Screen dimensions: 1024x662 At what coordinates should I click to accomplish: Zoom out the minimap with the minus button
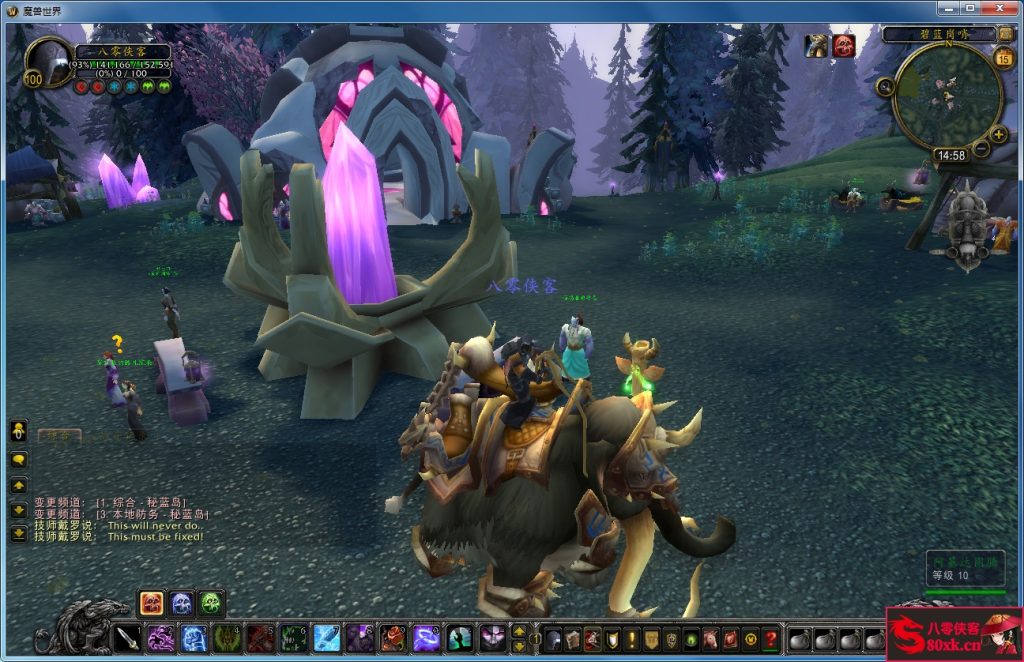pos(981,150)
